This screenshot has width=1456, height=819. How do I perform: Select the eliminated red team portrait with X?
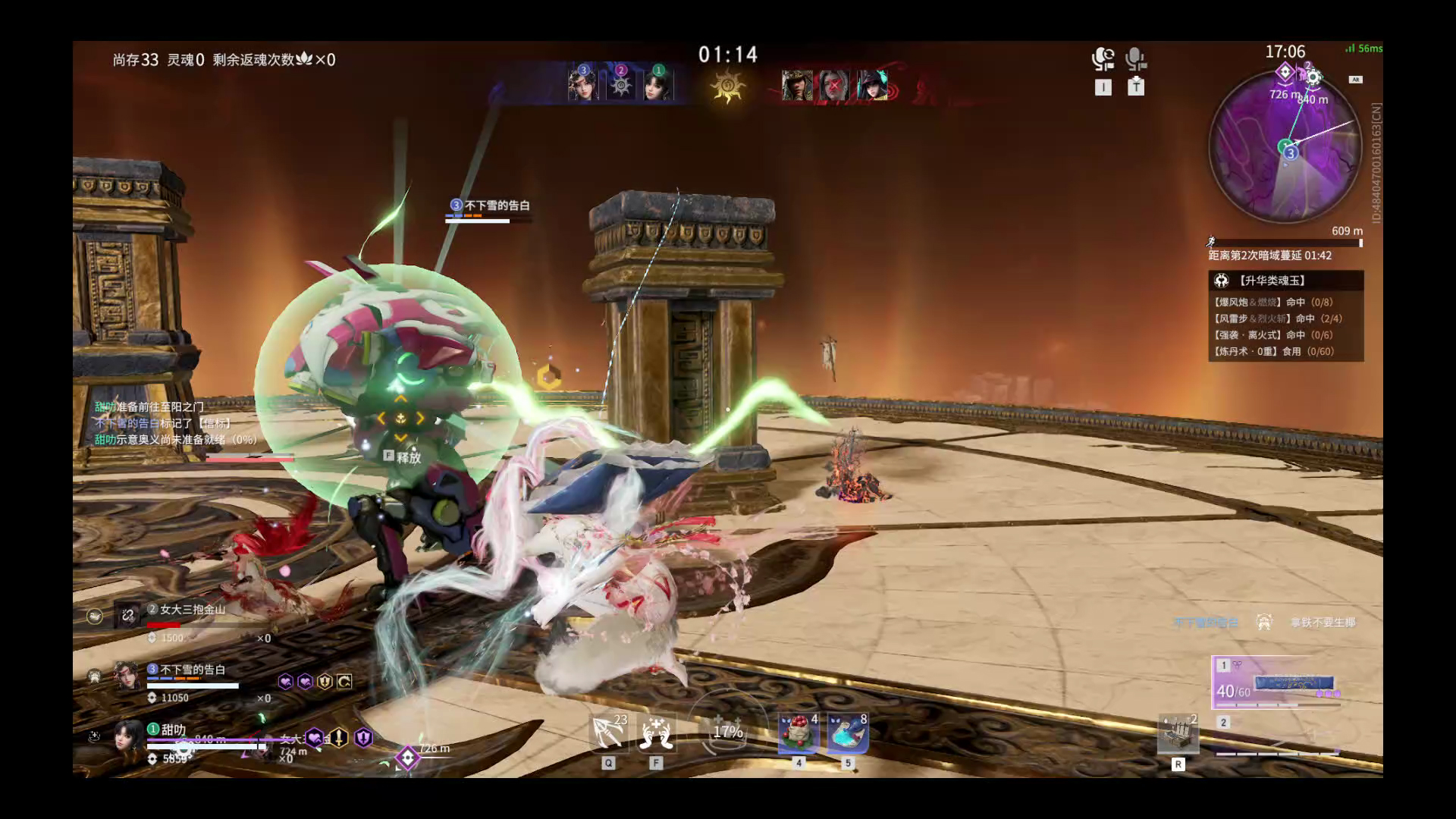(x=834, y=86)
